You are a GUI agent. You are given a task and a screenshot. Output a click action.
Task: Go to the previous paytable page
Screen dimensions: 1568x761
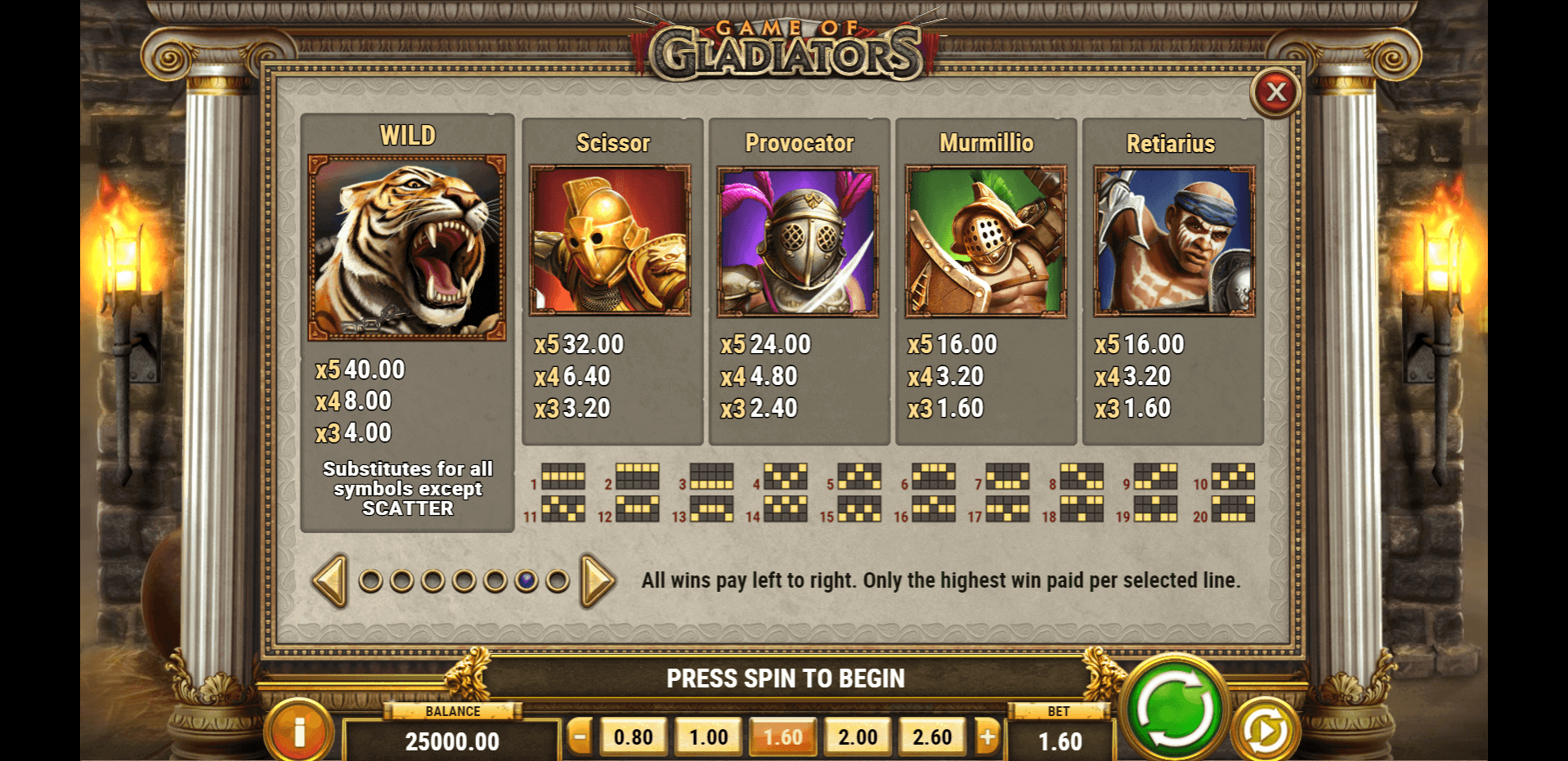click(x=331, y=580)
